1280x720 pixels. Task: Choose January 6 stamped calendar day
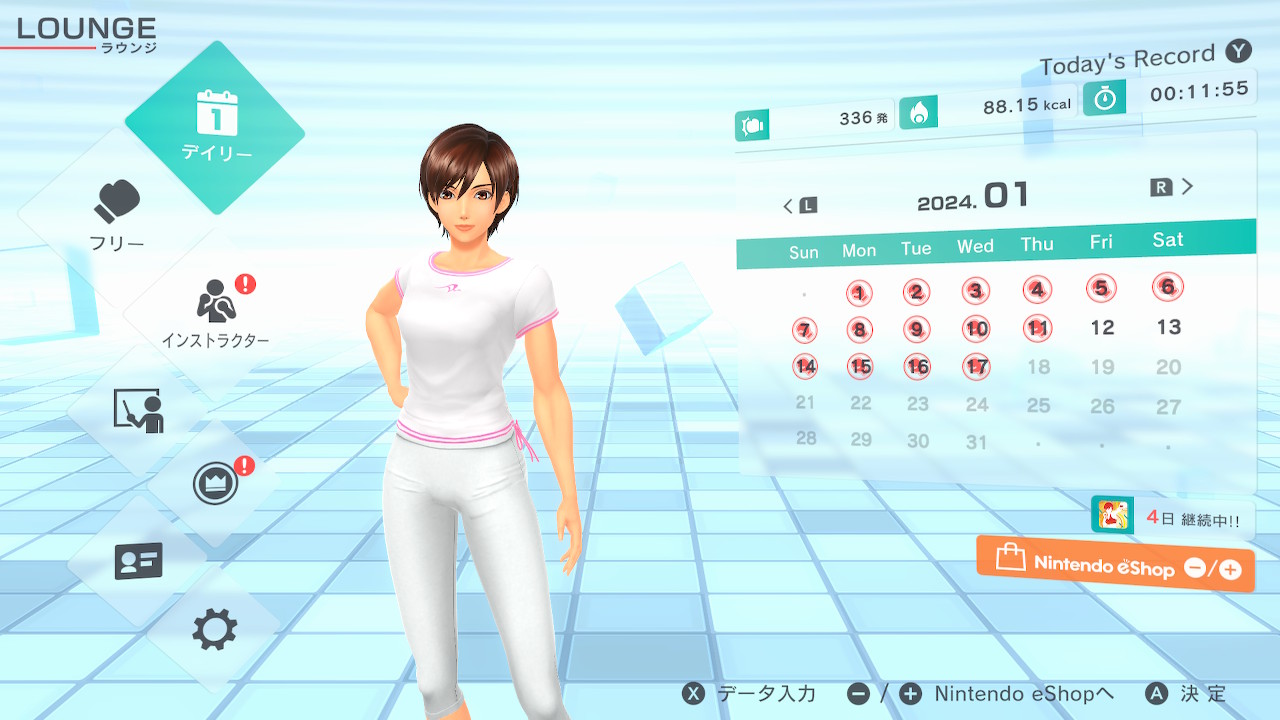(x=1167, y=287)
